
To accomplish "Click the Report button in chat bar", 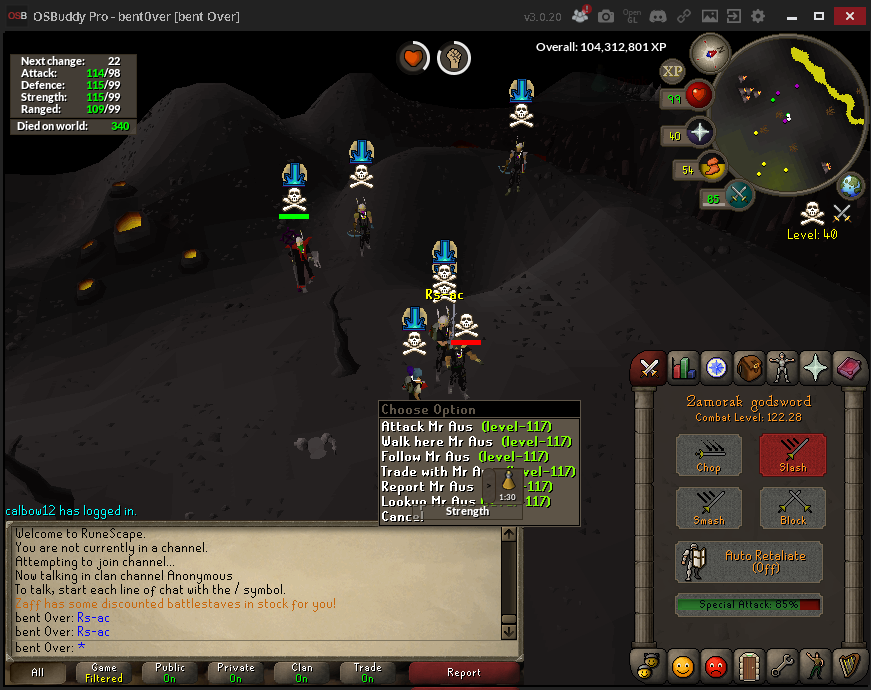I will (464, 673).
